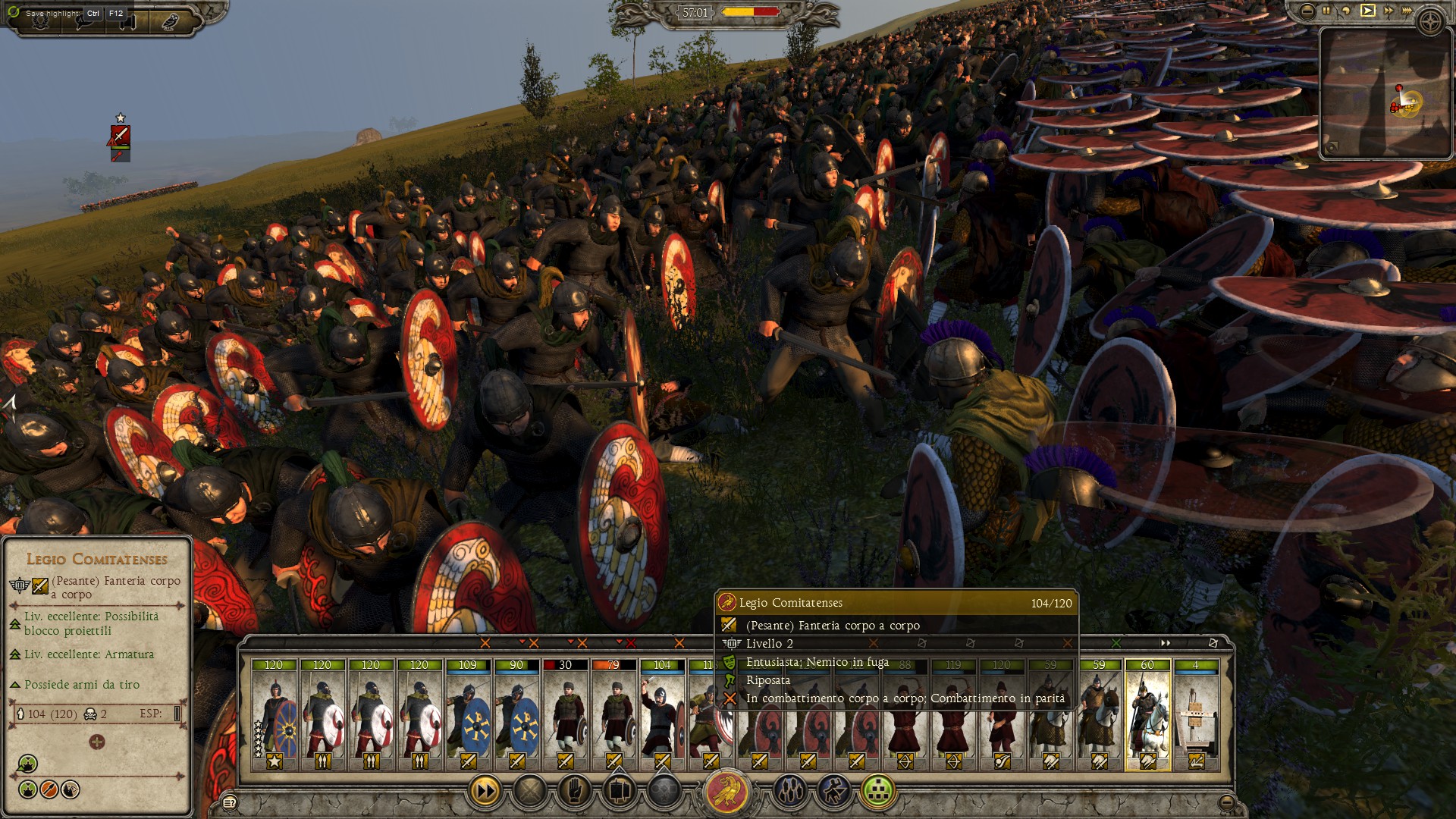
Task: Set battle speed to triple-arrow fastest
Action: pos(1408,11)
